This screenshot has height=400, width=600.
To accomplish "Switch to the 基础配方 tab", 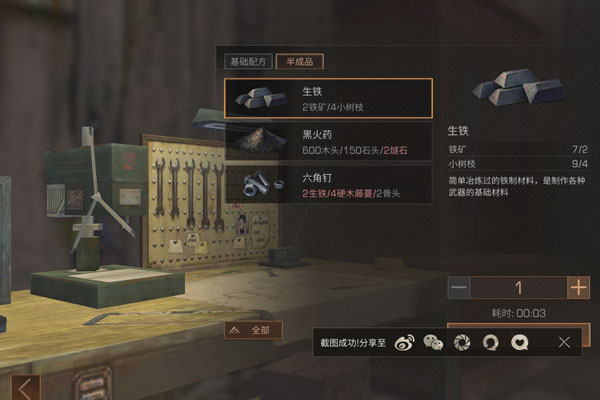I will pos(248,62).
